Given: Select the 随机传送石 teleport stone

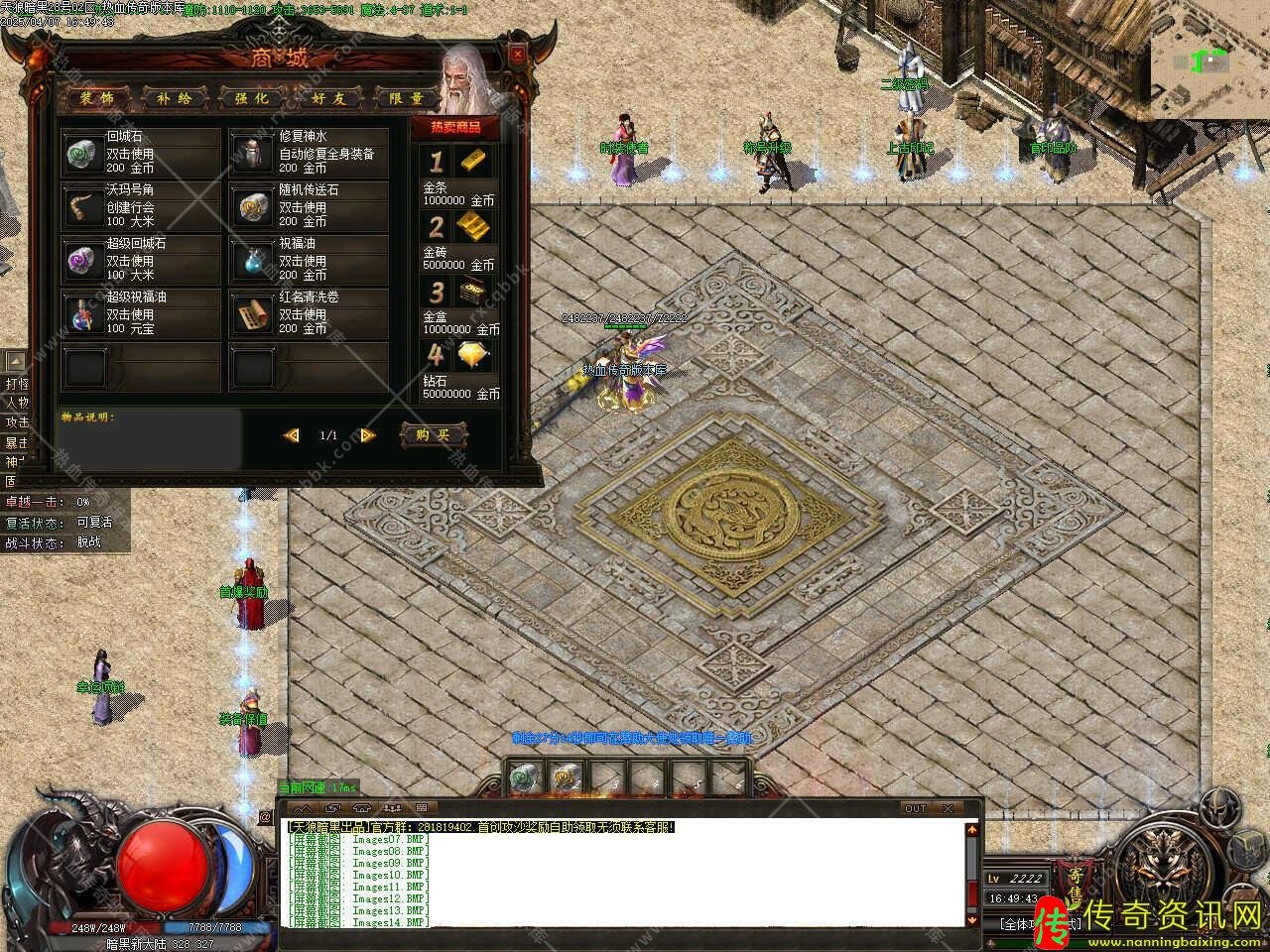Looking at the screenshot, I should (252, 207).
